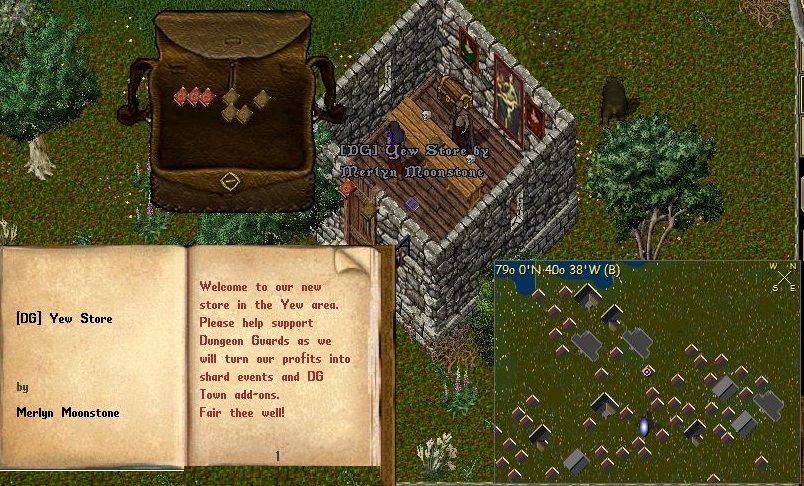Image resolution: width=804 pixels, height=486 pixels.
Task: Click the pink target marker on the map
Action: [x=647, y=371]
